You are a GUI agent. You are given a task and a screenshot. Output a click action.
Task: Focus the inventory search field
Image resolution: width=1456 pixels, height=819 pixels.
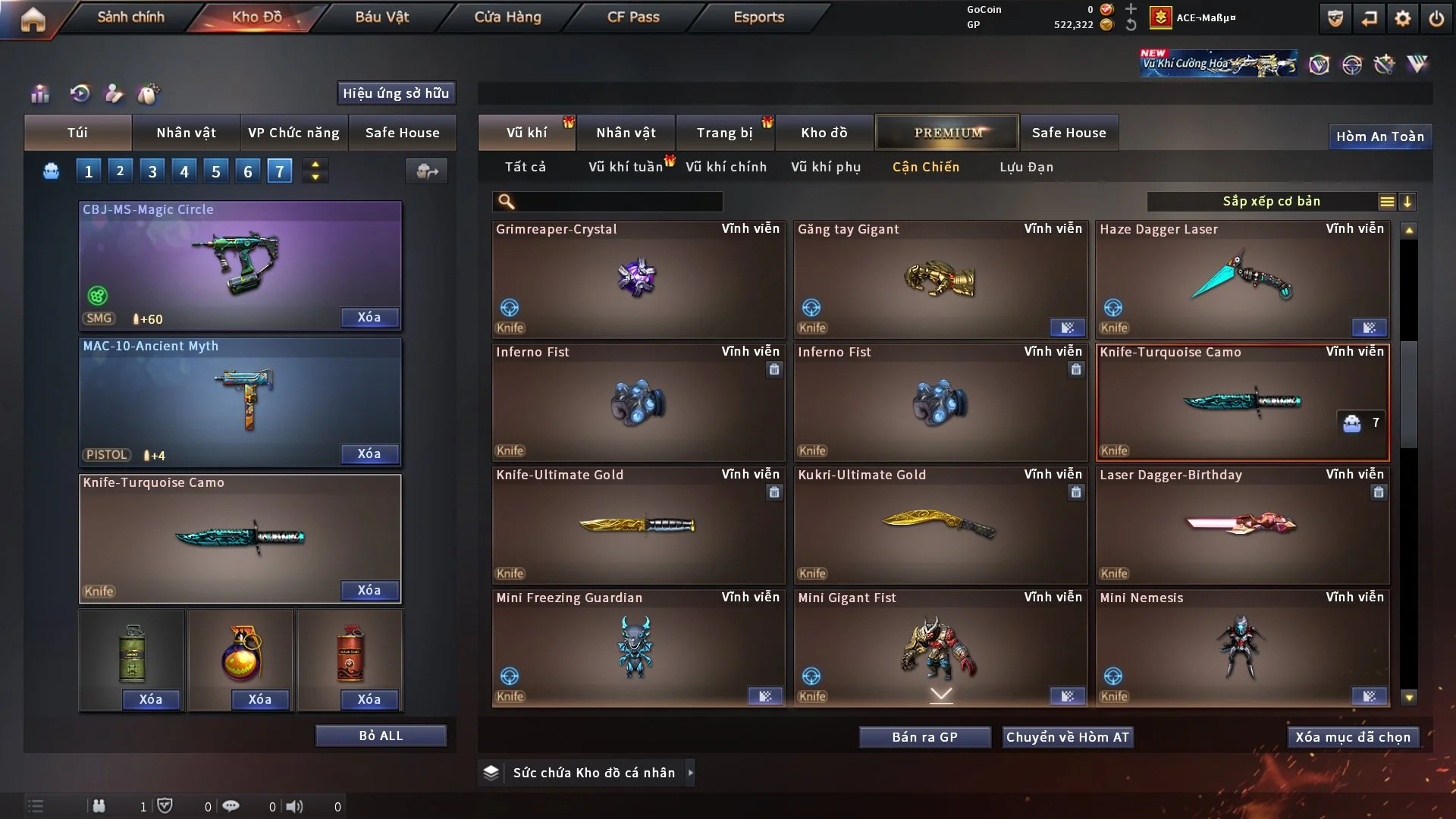[x=618, y=202]
